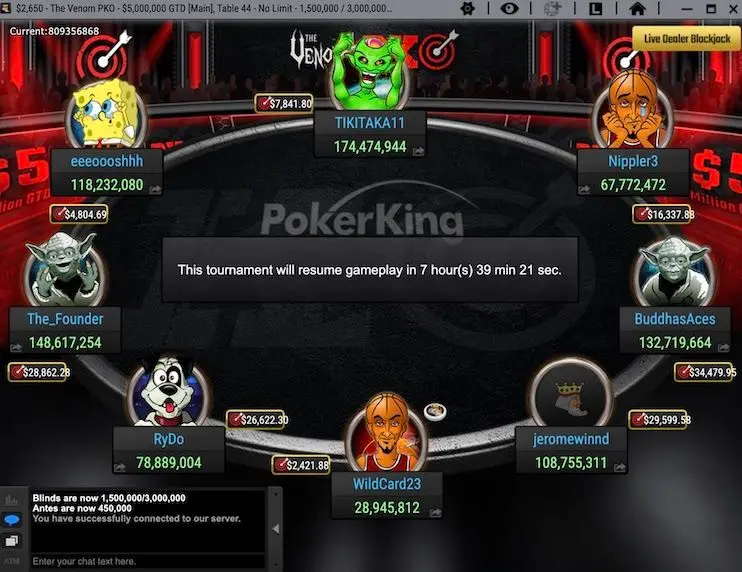This screenshot has height=572, width=742.
Task: Select player WildCard23's avatar
Action: click(385, 432)
